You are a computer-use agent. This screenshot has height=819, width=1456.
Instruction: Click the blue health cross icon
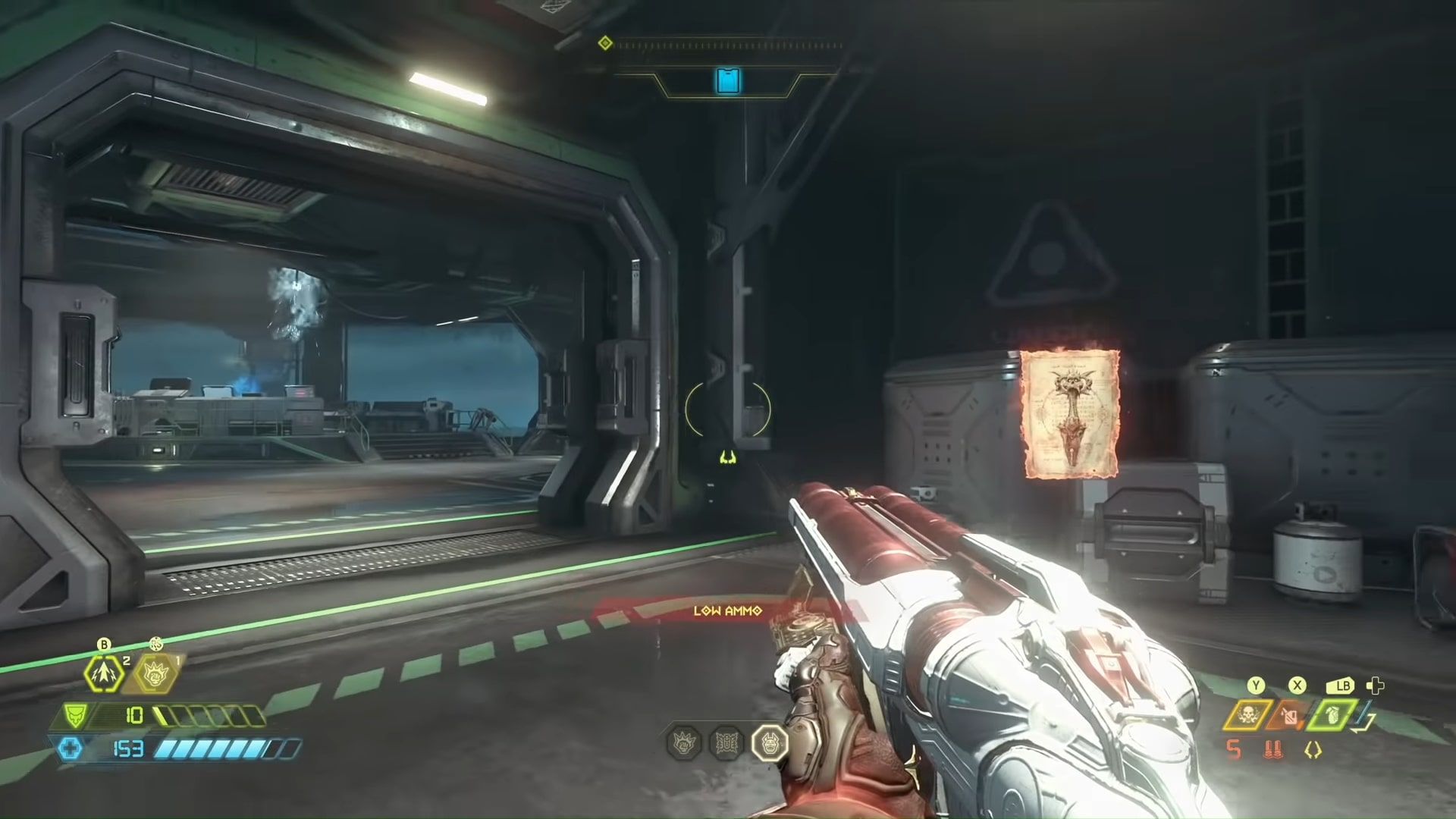click(71, 749)
